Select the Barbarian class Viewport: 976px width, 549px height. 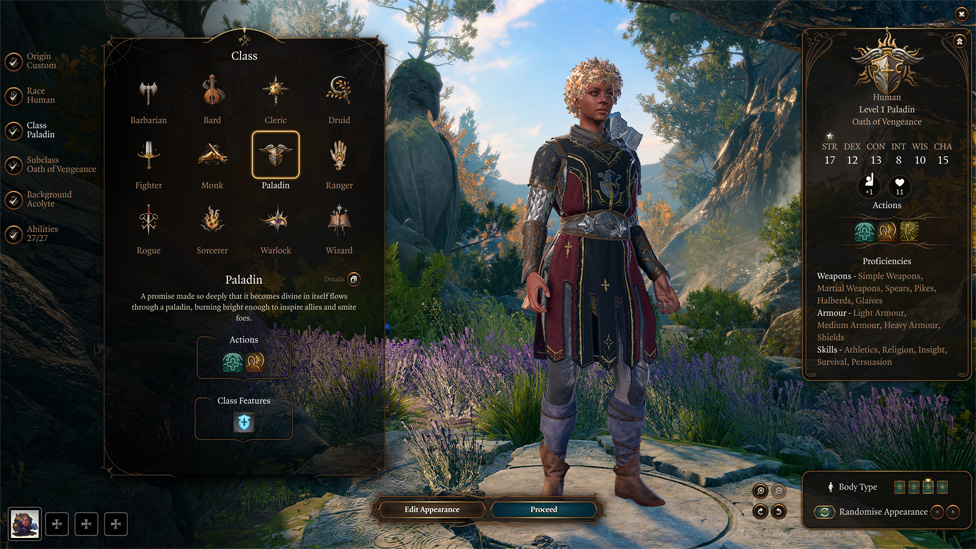148,93
